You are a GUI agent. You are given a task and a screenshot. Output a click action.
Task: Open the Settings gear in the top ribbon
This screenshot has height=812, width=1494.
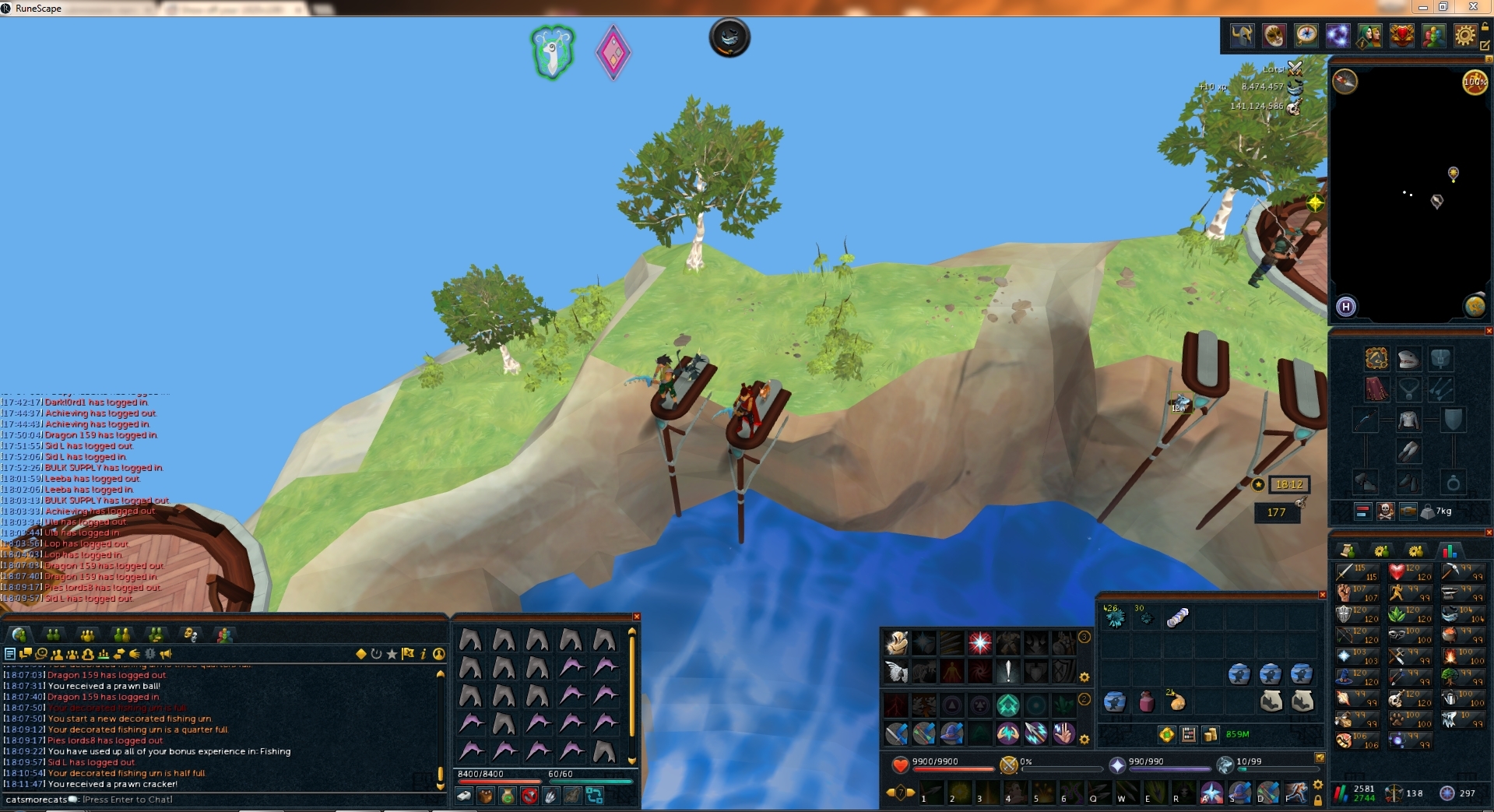[1465, 36]
